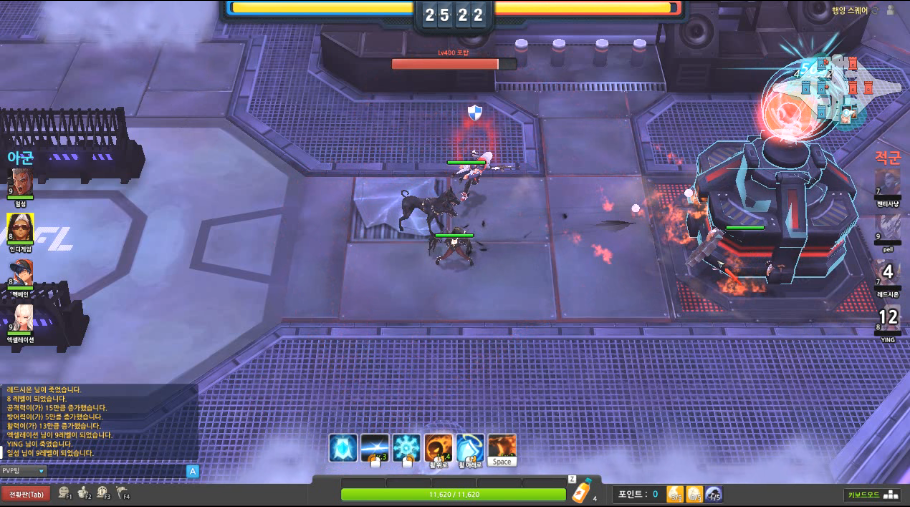This screenshot has width=910, height=507.
Task: Activate the fiery skill labeled Space
Action: click(502, 447)
